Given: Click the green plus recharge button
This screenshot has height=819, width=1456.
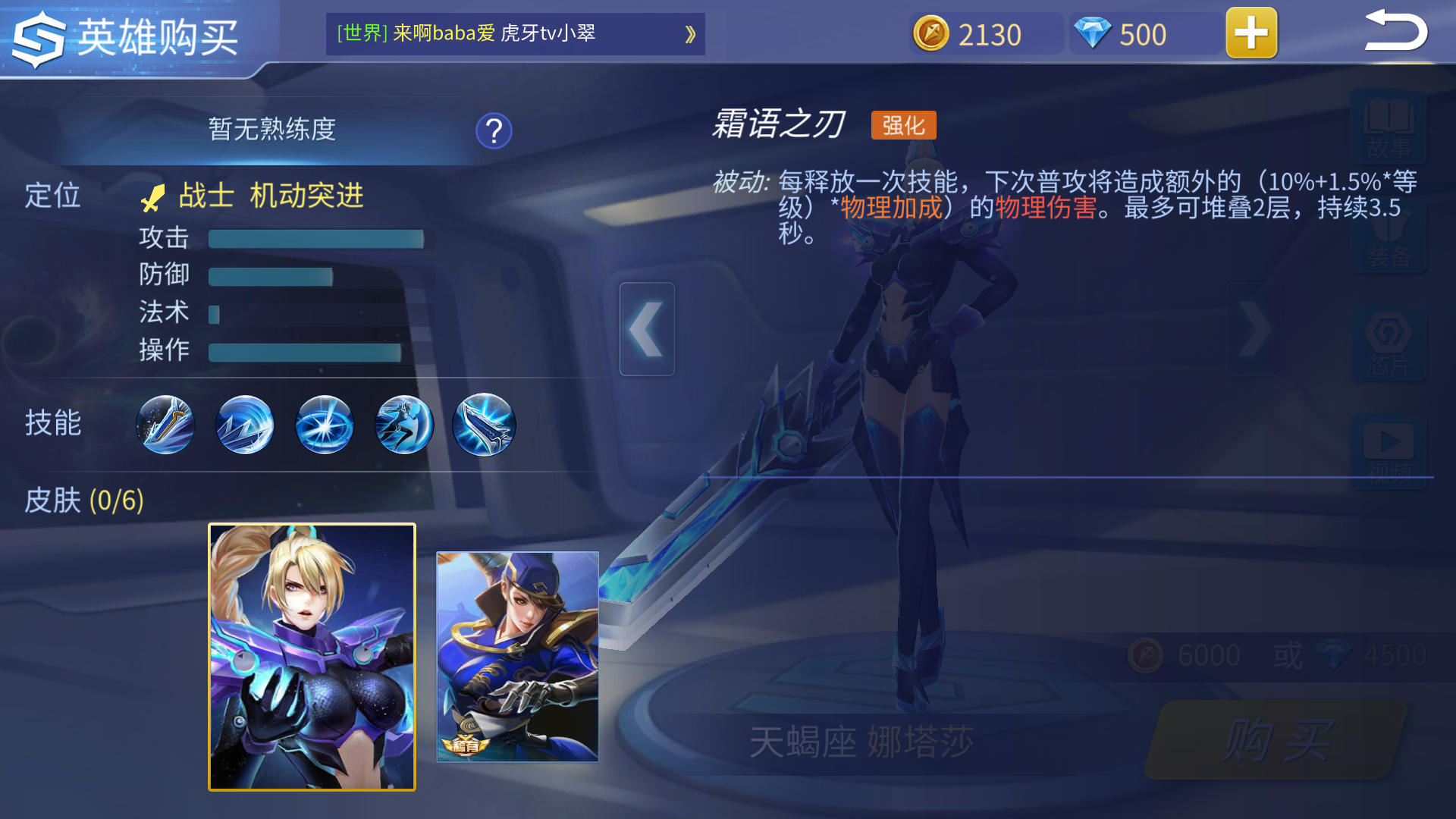Looking at the screenshot, I should click(1250, 33).
